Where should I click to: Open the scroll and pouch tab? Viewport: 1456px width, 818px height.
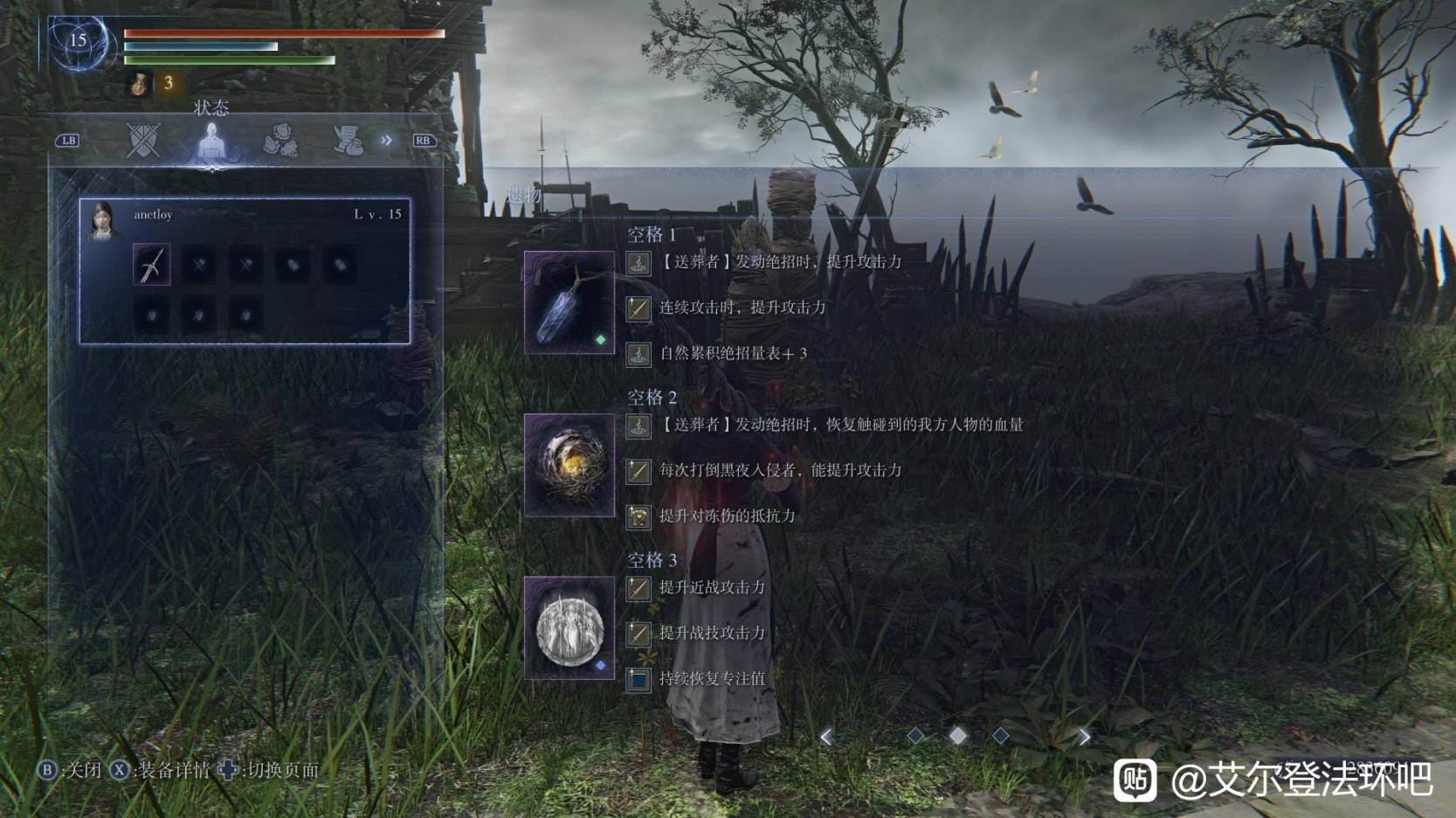point(348,140)
